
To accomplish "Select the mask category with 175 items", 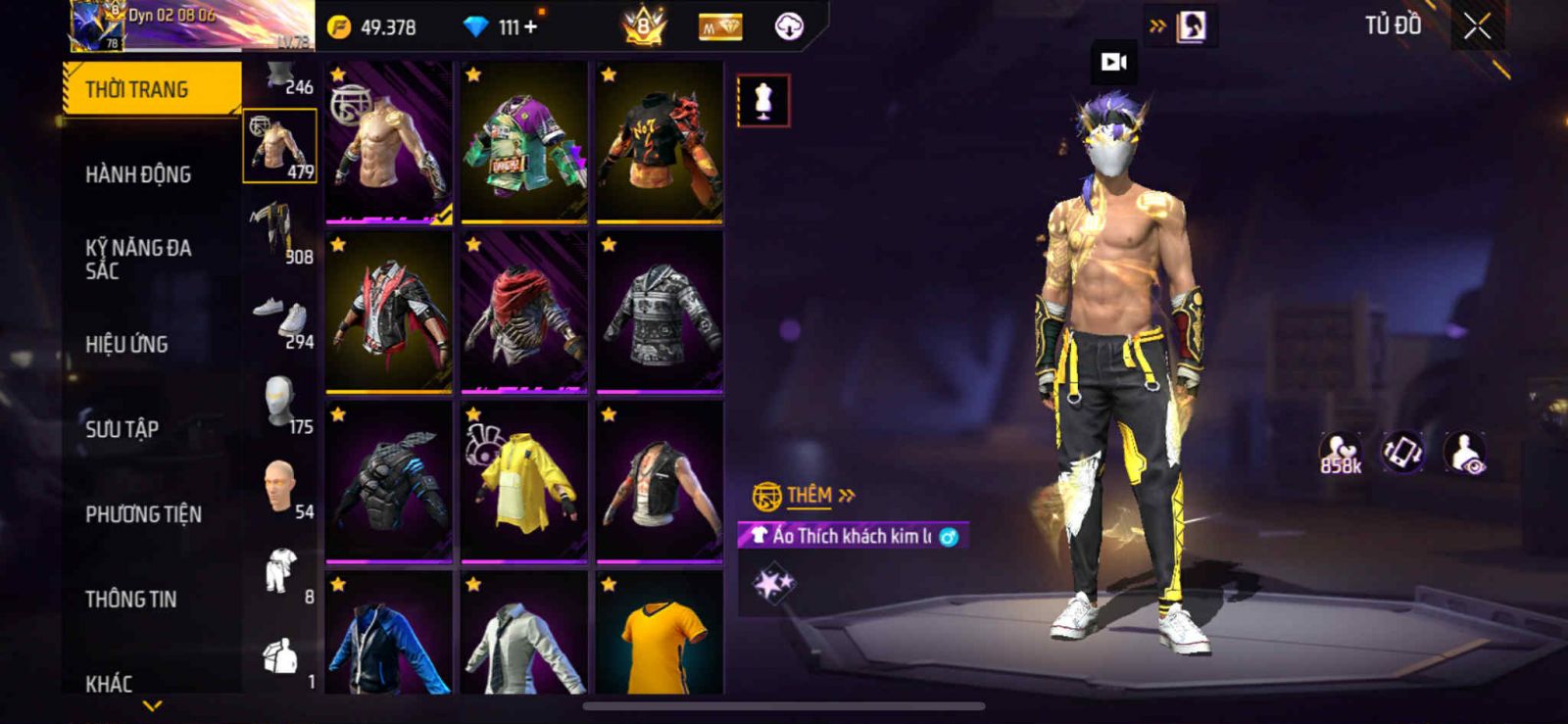I will pos(279,402).
